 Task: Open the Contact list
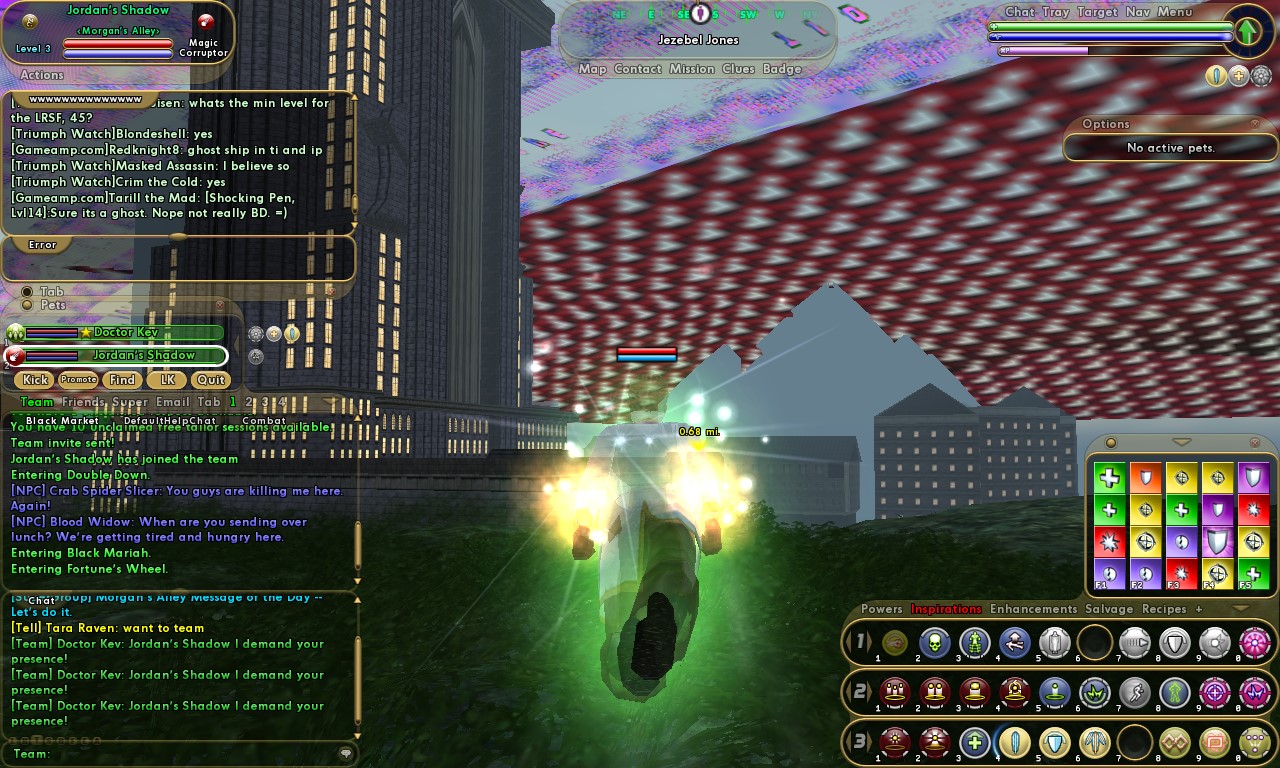(638, 69)
